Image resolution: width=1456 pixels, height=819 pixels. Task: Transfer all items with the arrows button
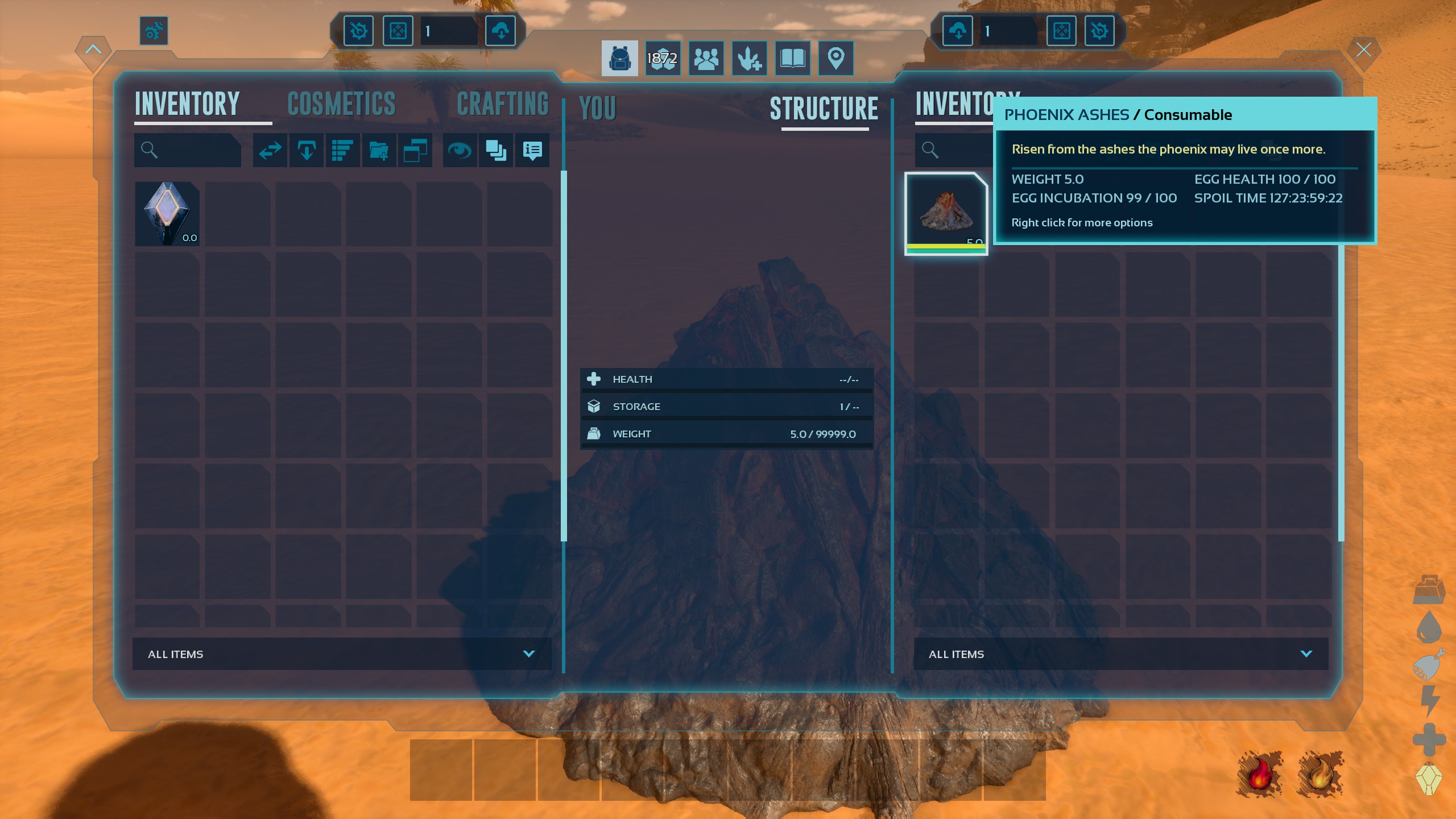tap(270, 151)
